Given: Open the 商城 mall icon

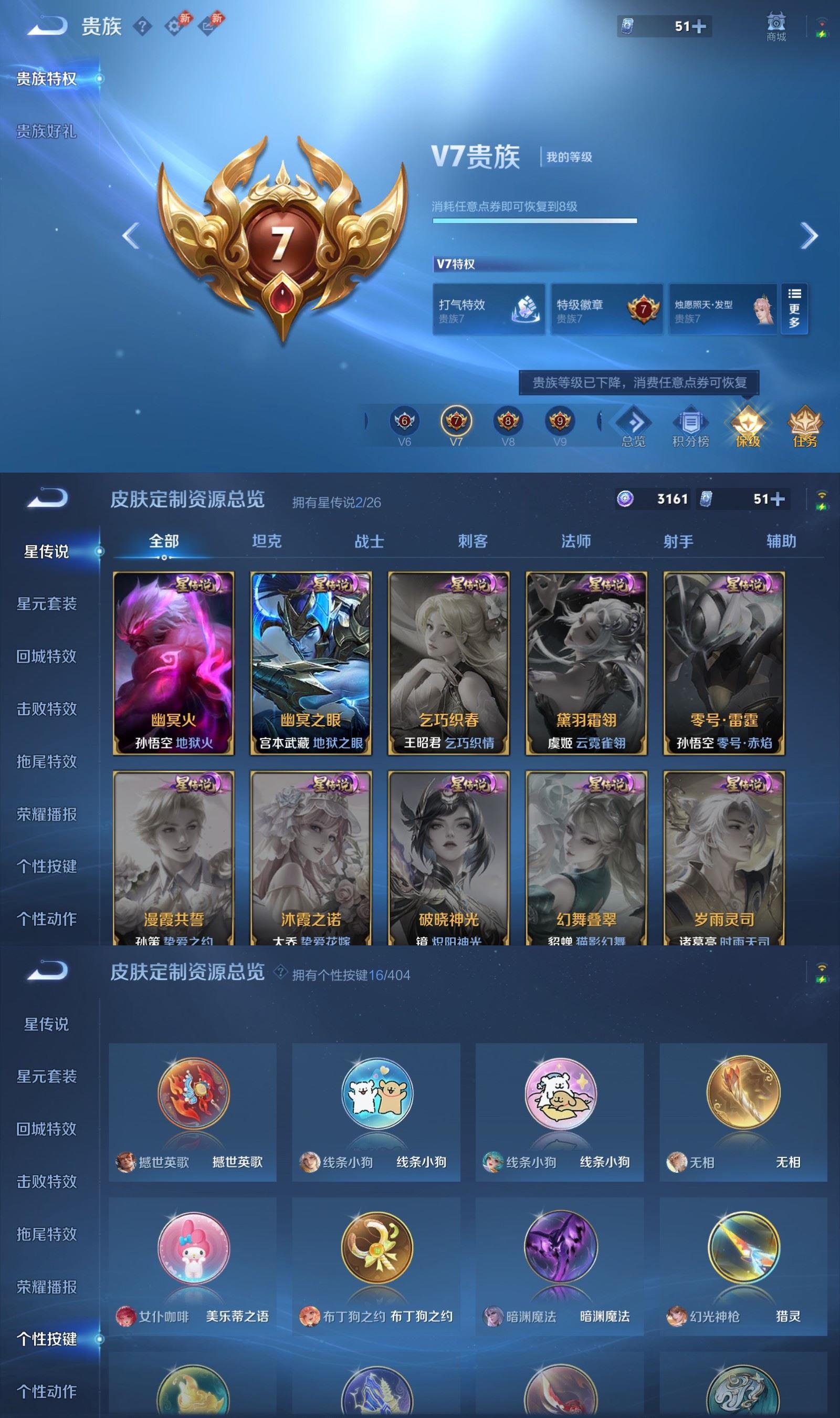Looking at the screenshot, I should tap(778, 24).
